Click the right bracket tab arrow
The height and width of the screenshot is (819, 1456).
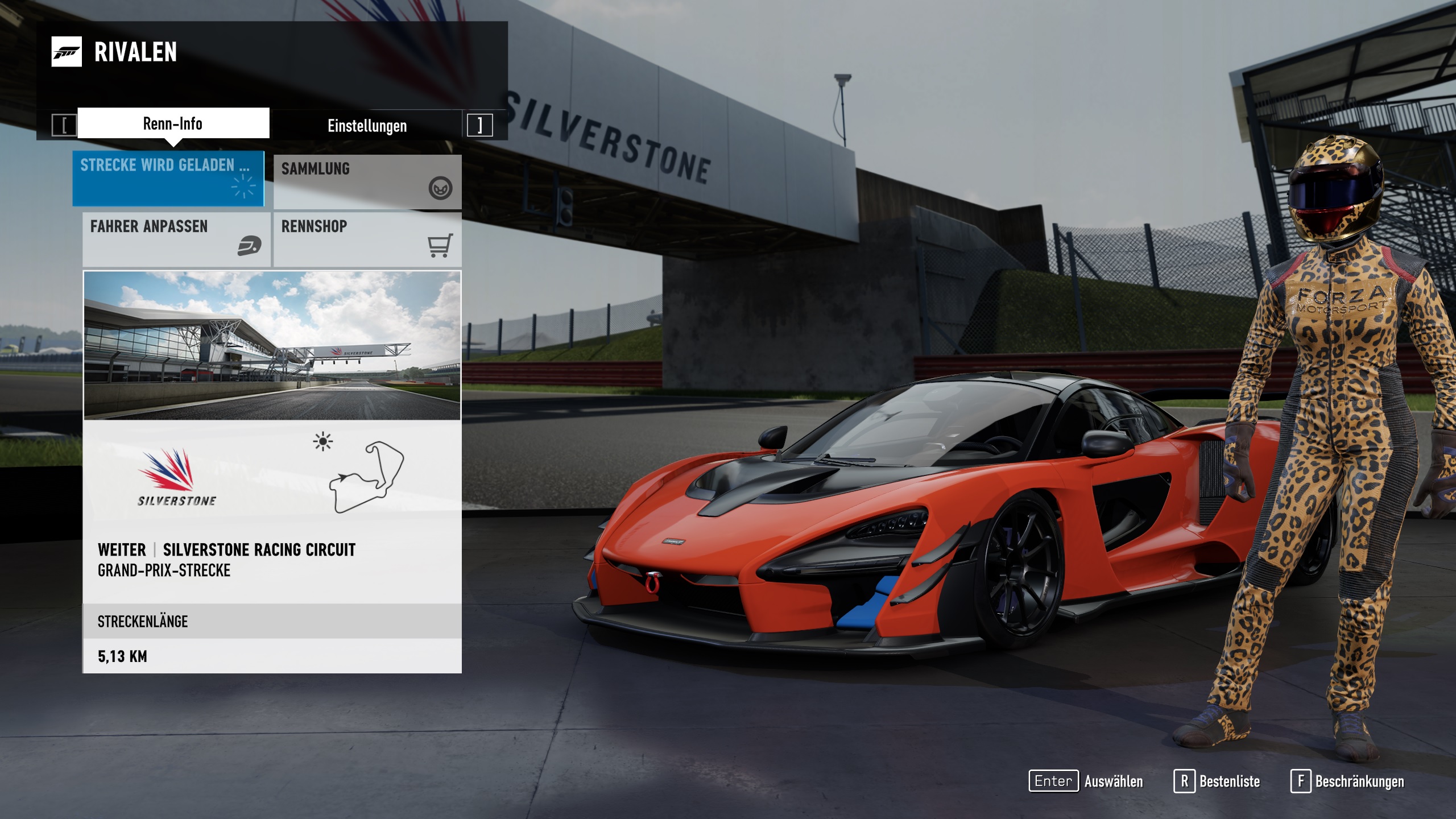click(479, 125)
